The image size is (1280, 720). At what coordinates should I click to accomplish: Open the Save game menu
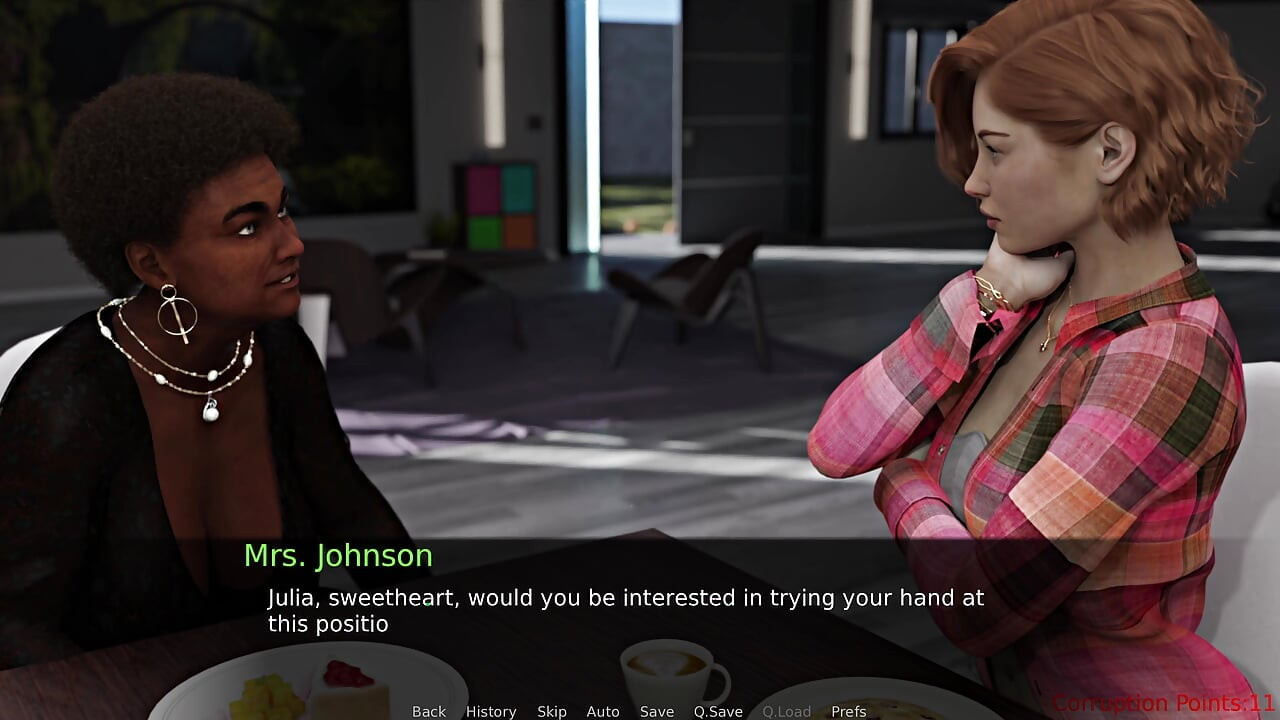(x=657, y=711)
